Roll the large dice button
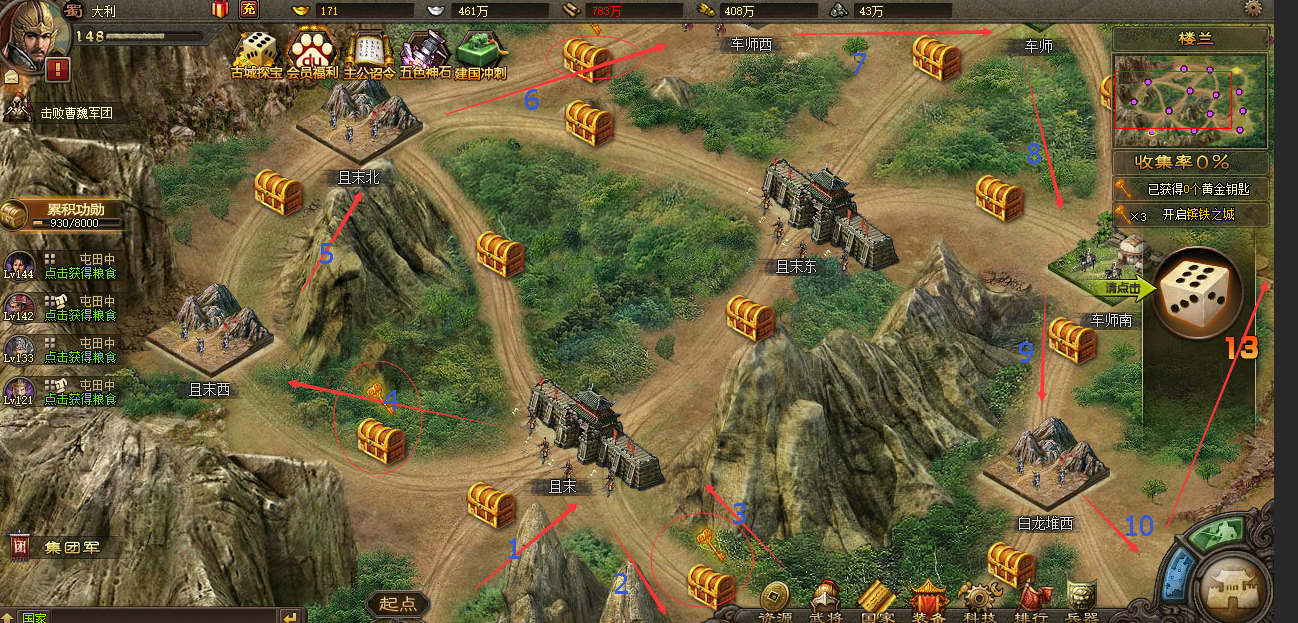Image resolution: width=1298 pixels, height=623 pixels. (x=1197, y=291)
